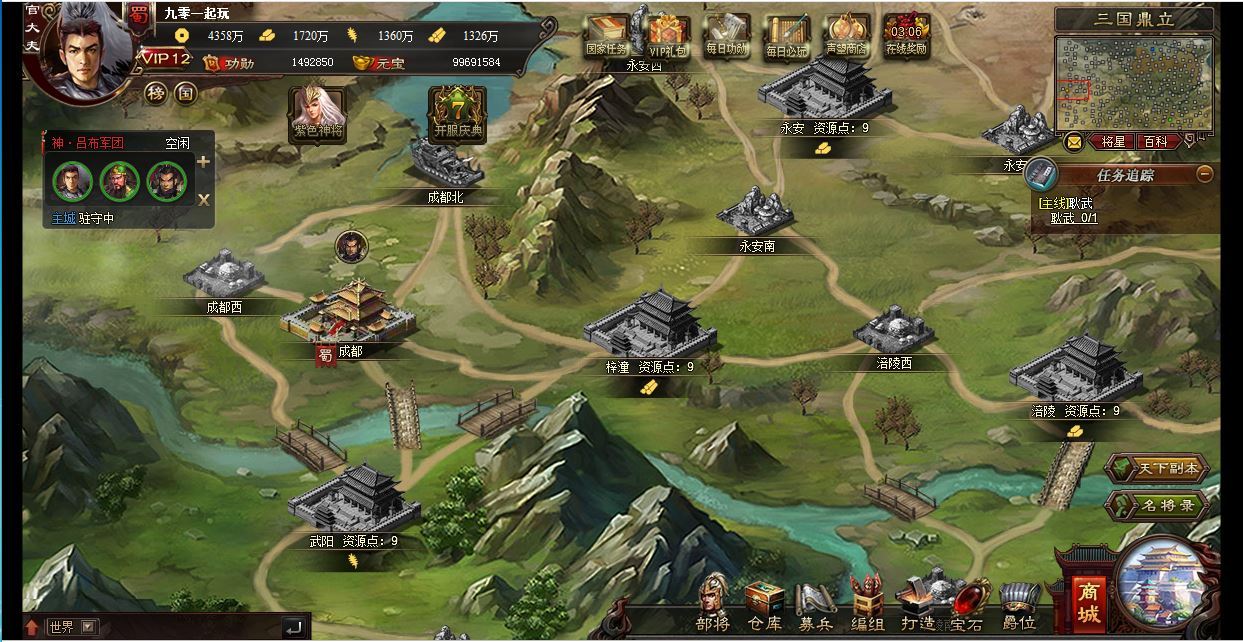Open the mail envelope icon

pyautogui.click(x=1073, y=142)
